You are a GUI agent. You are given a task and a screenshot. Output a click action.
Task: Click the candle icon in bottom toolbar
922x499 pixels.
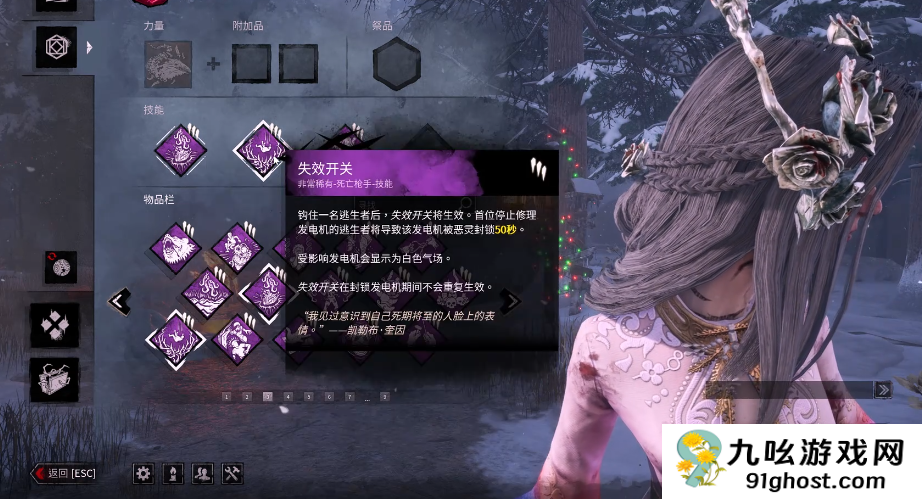(172, 473)
